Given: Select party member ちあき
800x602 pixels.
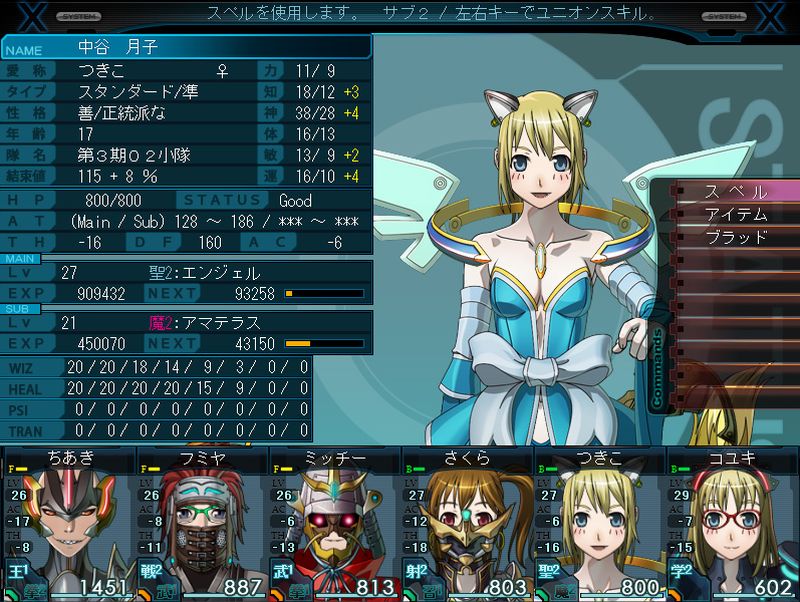Looking at the screenshot, I should click(x=68, y=525).
